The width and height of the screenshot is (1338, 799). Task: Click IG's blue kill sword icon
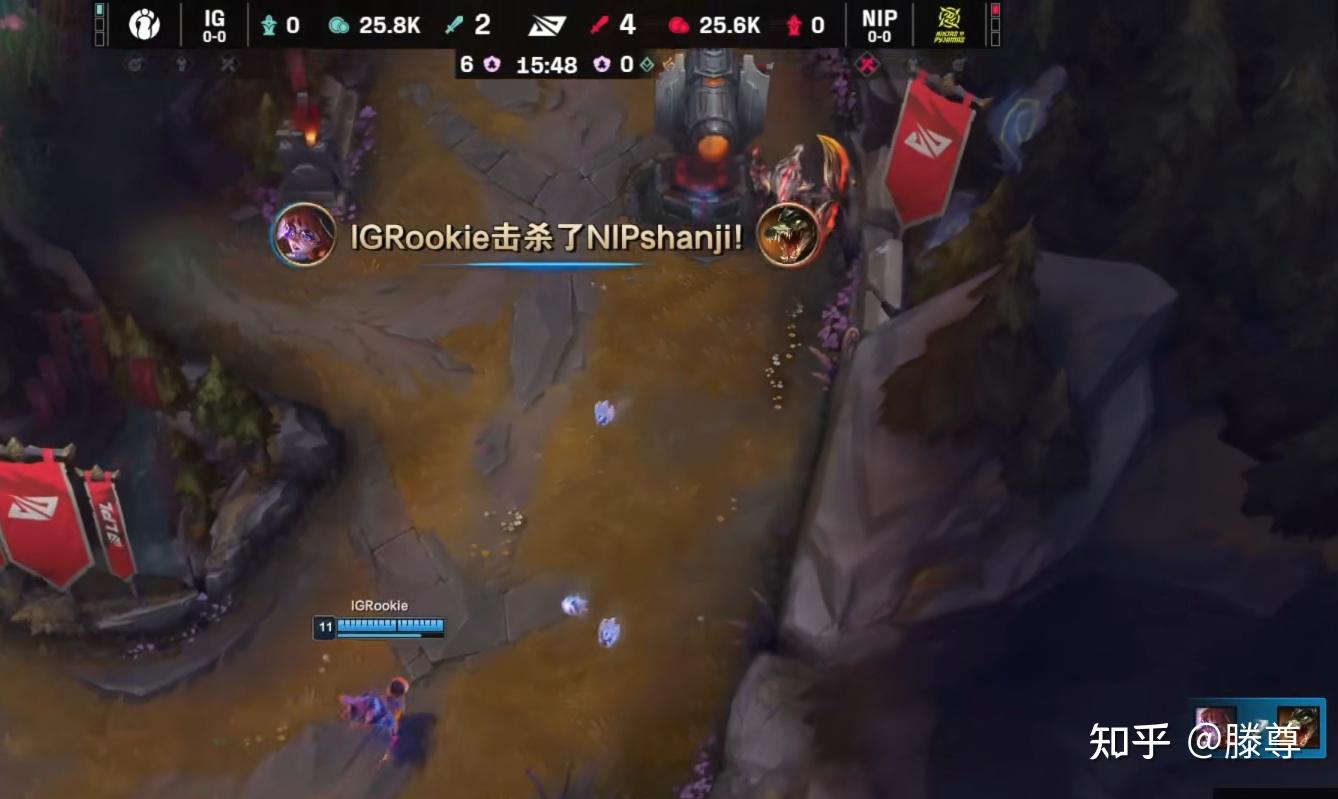(453, 25)
